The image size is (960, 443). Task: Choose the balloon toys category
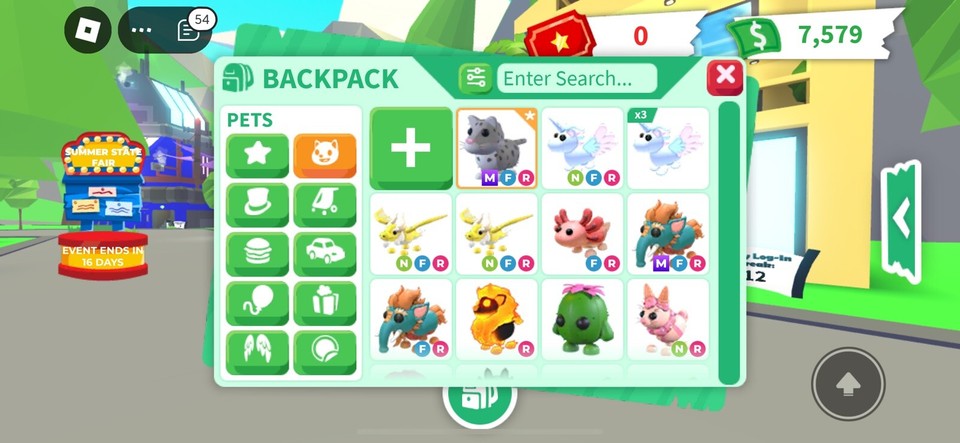coord(257,303)
